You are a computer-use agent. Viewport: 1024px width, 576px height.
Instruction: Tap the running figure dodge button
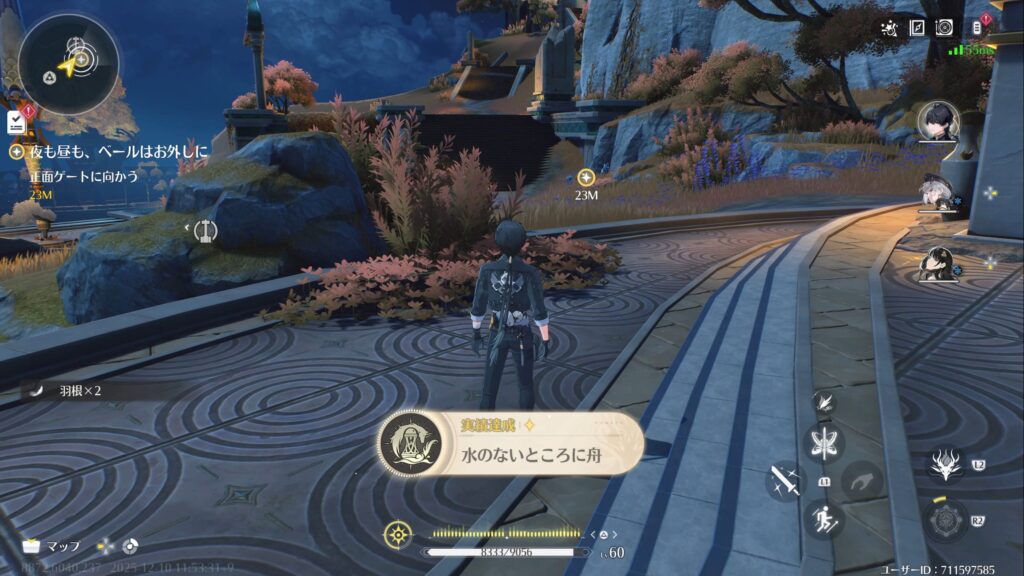(824, 519)
